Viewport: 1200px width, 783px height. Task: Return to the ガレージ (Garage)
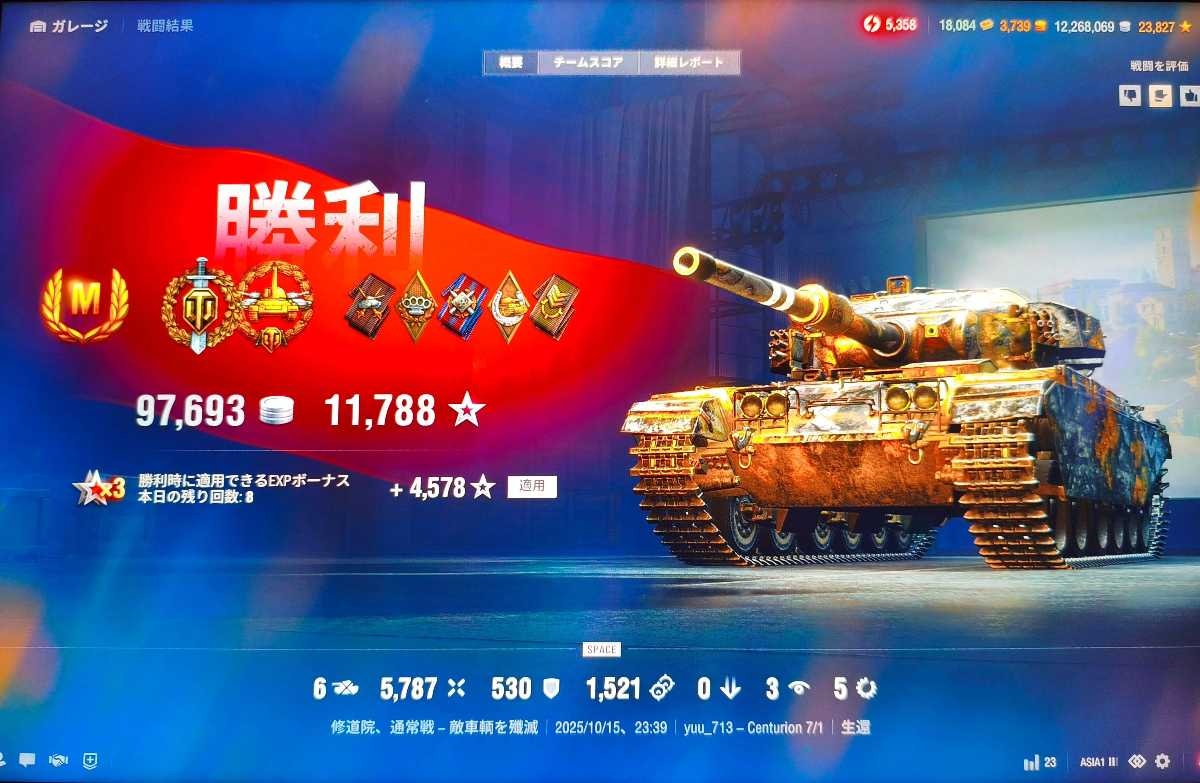point(70,26)
